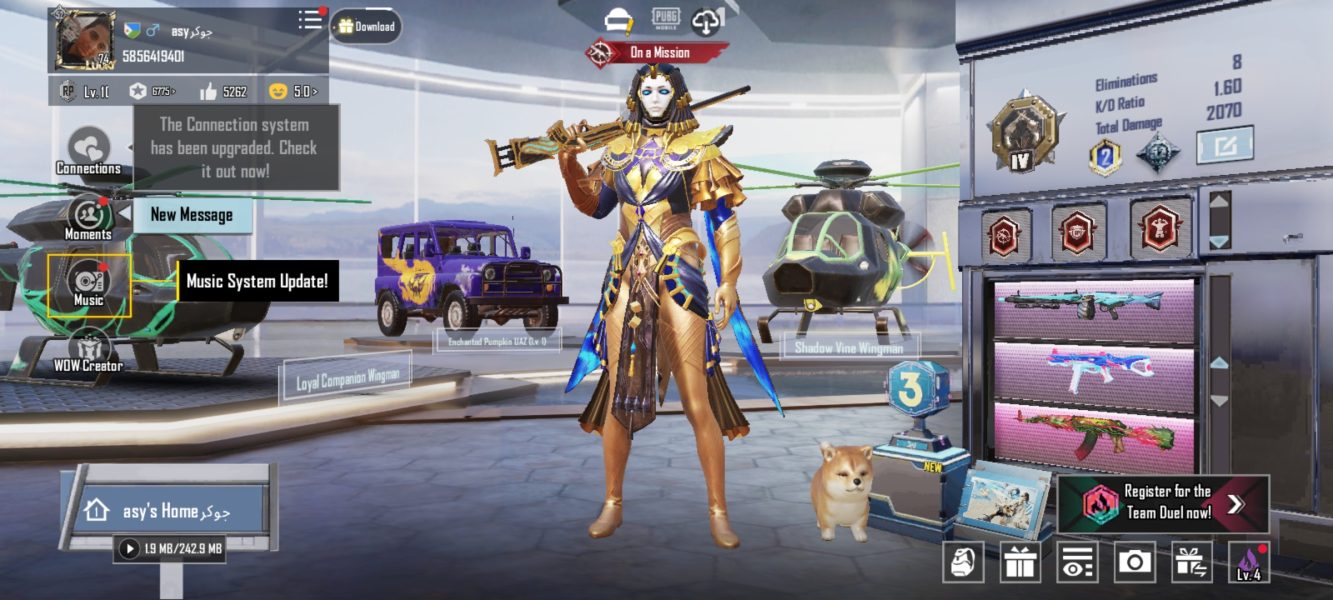
Task: Open the list menu beside the player name
Action: (x=311, y=20)
